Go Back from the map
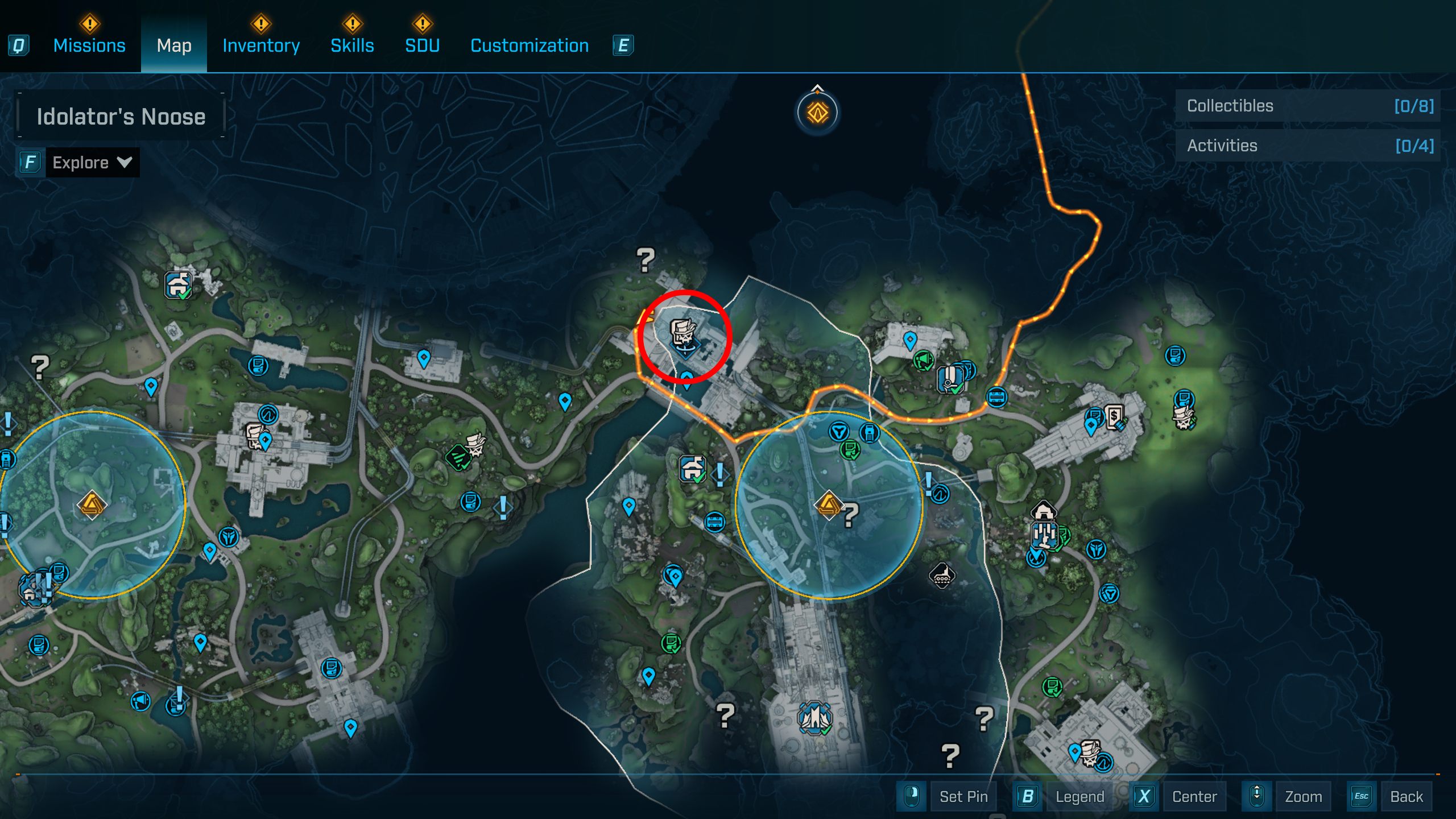Image resolution: width=1456 pixels, height=819 pixels. (x=1406, y=796)
